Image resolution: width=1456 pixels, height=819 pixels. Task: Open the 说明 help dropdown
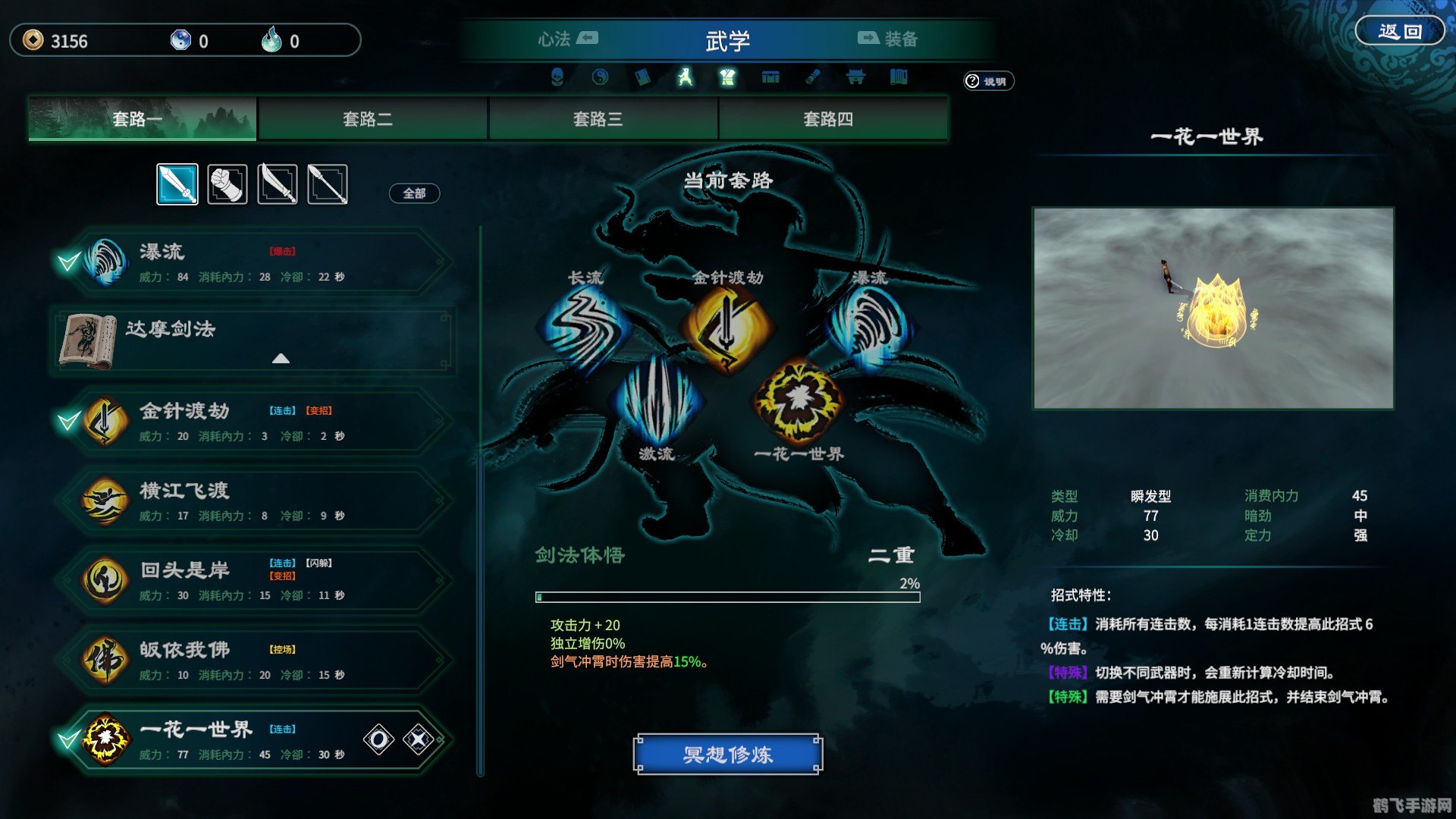(x=986, y=81)
